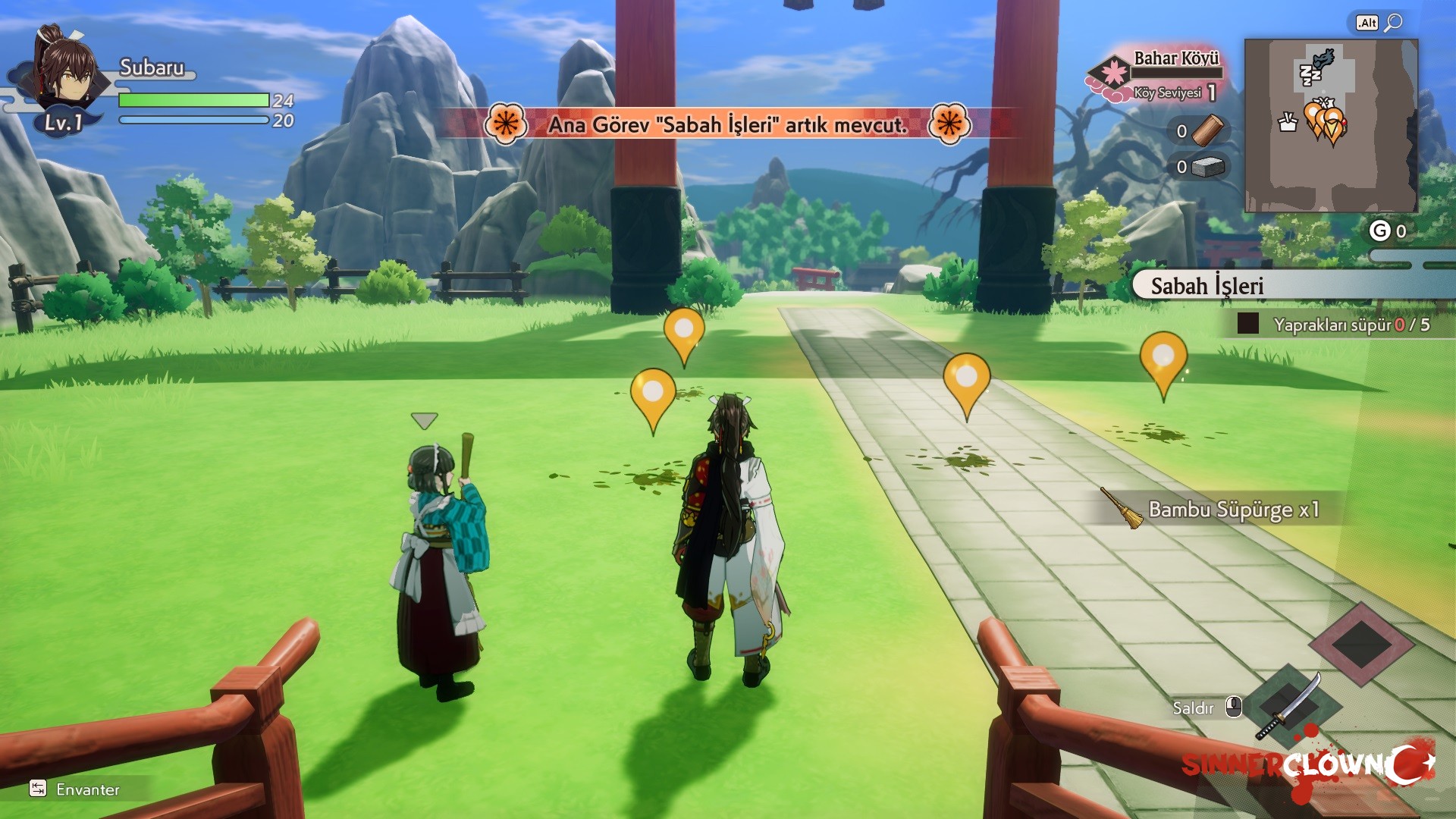Select the stone block resource icon

pos(1208,167)
